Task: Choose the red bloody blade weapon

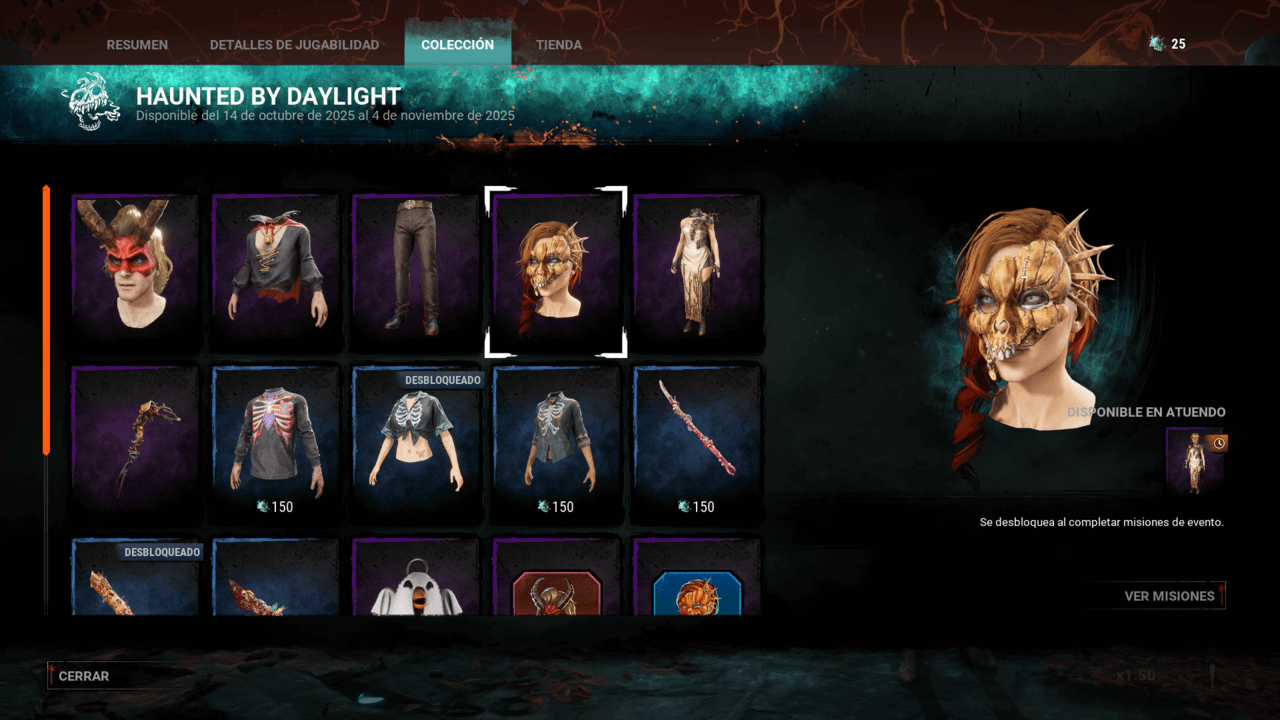Action: point(697,440)
